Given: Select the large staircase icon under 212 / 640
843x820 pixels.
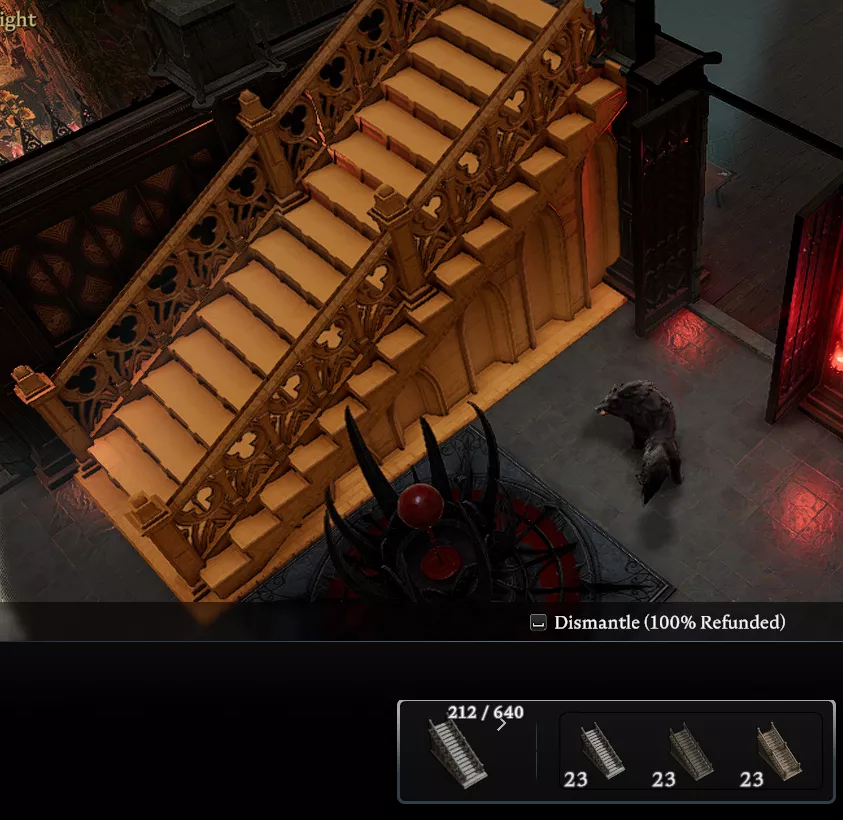Looking at the screenshot, I should click(457, 752).
